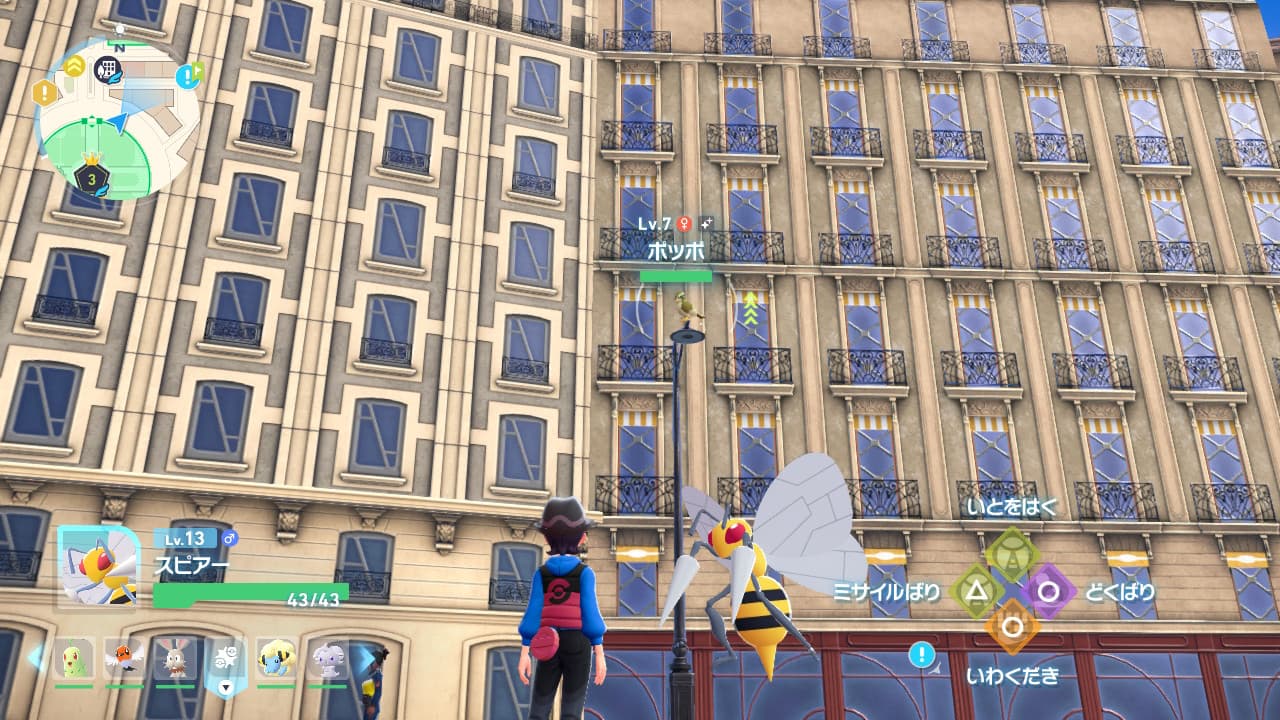The image size is (1280, 720).
Task: Select the blue exclamation flag marker on minimap
Action: (187, 75)
